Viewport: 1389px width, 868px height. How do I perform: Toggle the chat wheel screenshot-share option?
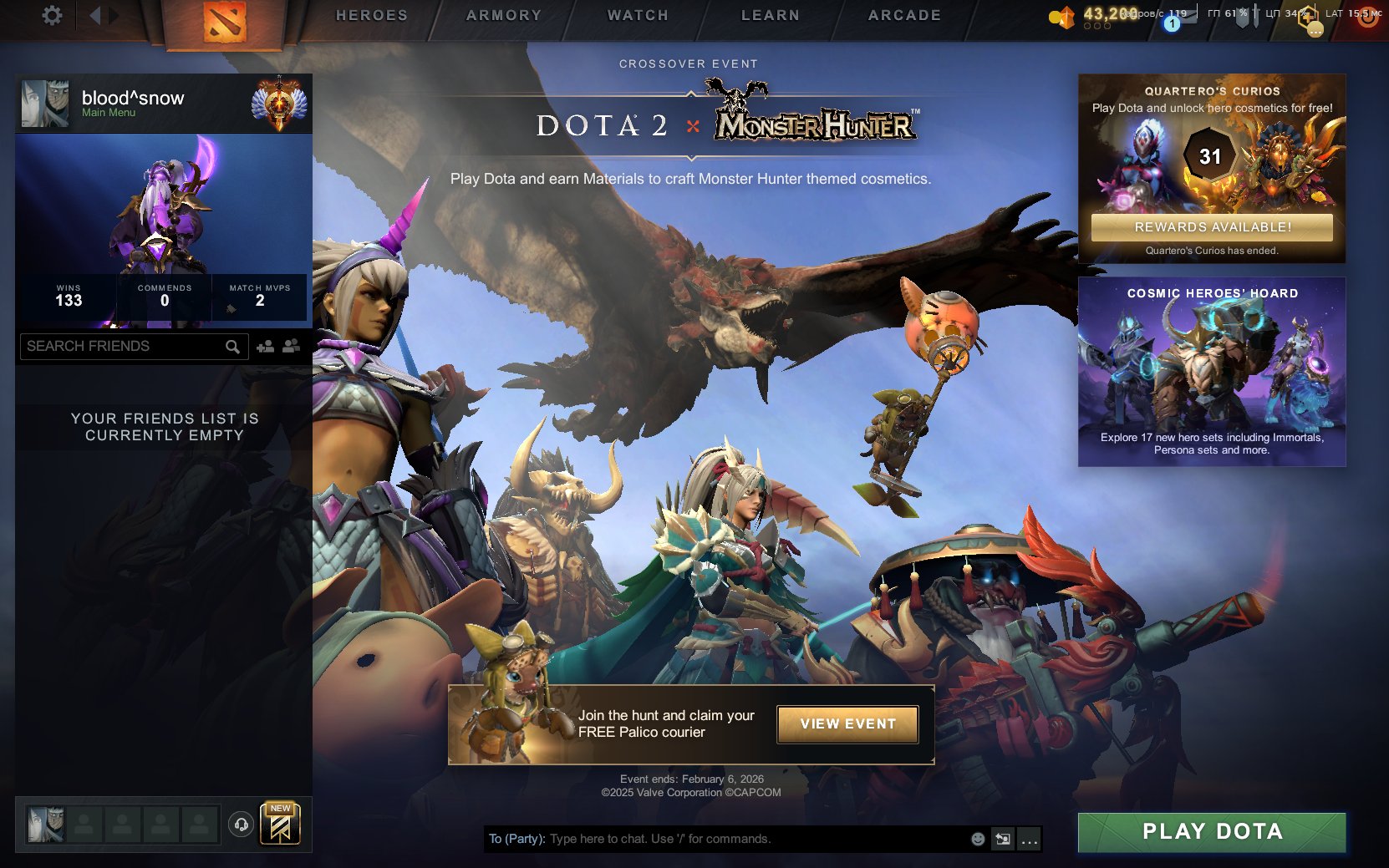point(1002,839)
